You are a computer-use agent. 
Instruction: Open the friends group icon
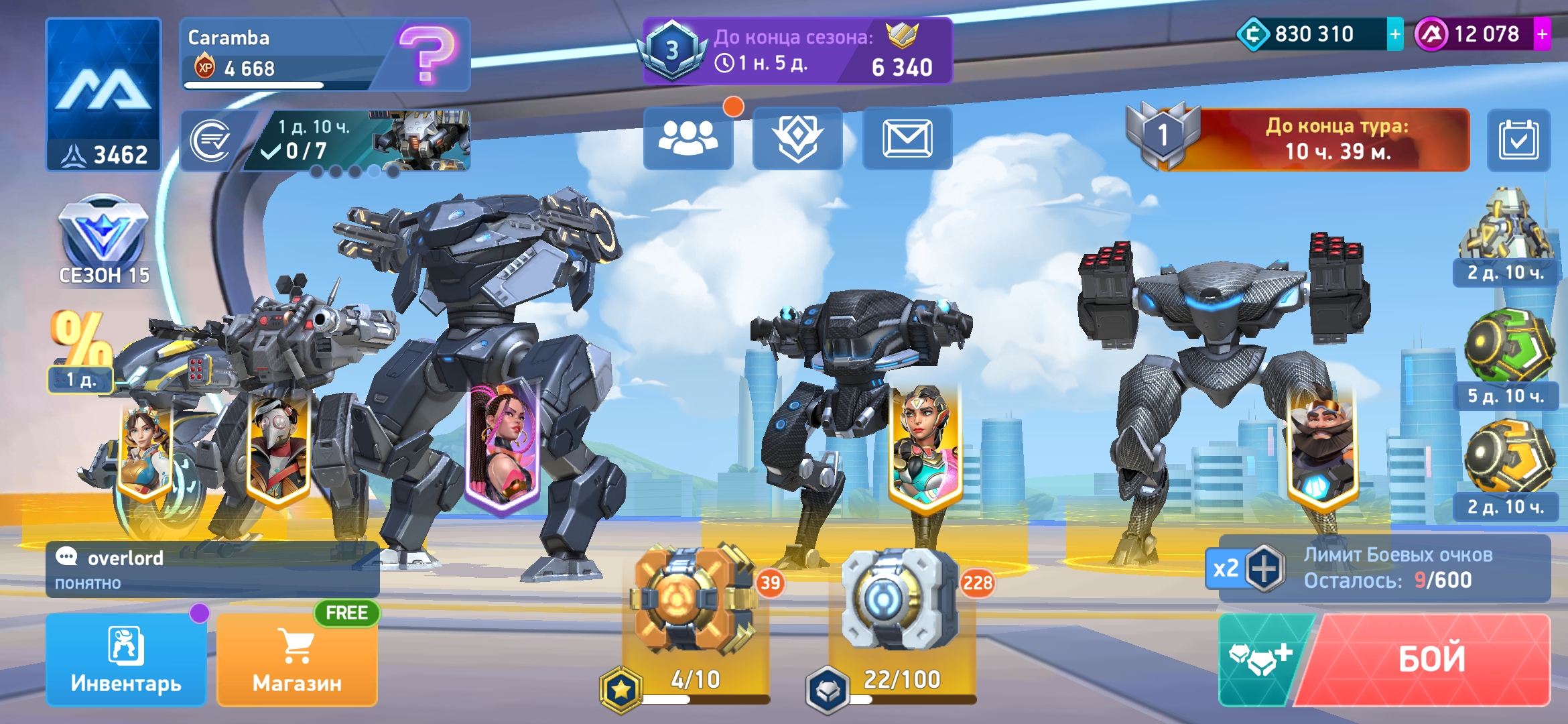coord(688,138)
